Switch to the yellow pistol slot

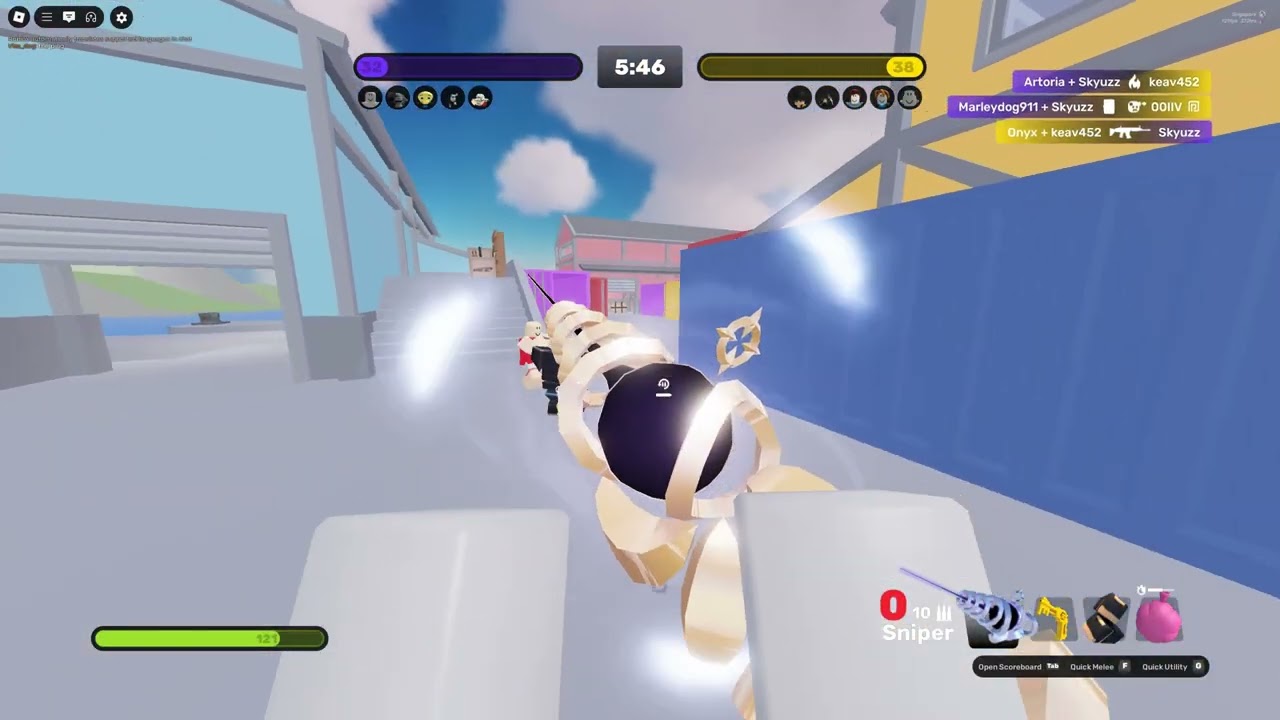(x=1052, y=616)
